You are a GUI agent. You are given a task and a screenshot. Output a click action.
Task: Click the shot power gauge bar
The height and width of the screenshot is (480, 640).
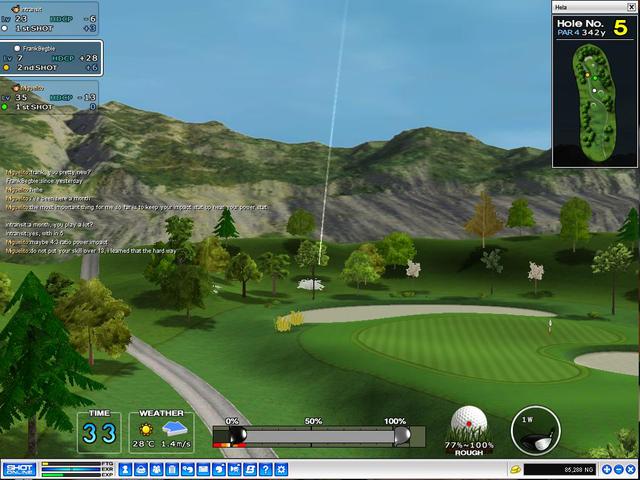click(x=317, y=436)
